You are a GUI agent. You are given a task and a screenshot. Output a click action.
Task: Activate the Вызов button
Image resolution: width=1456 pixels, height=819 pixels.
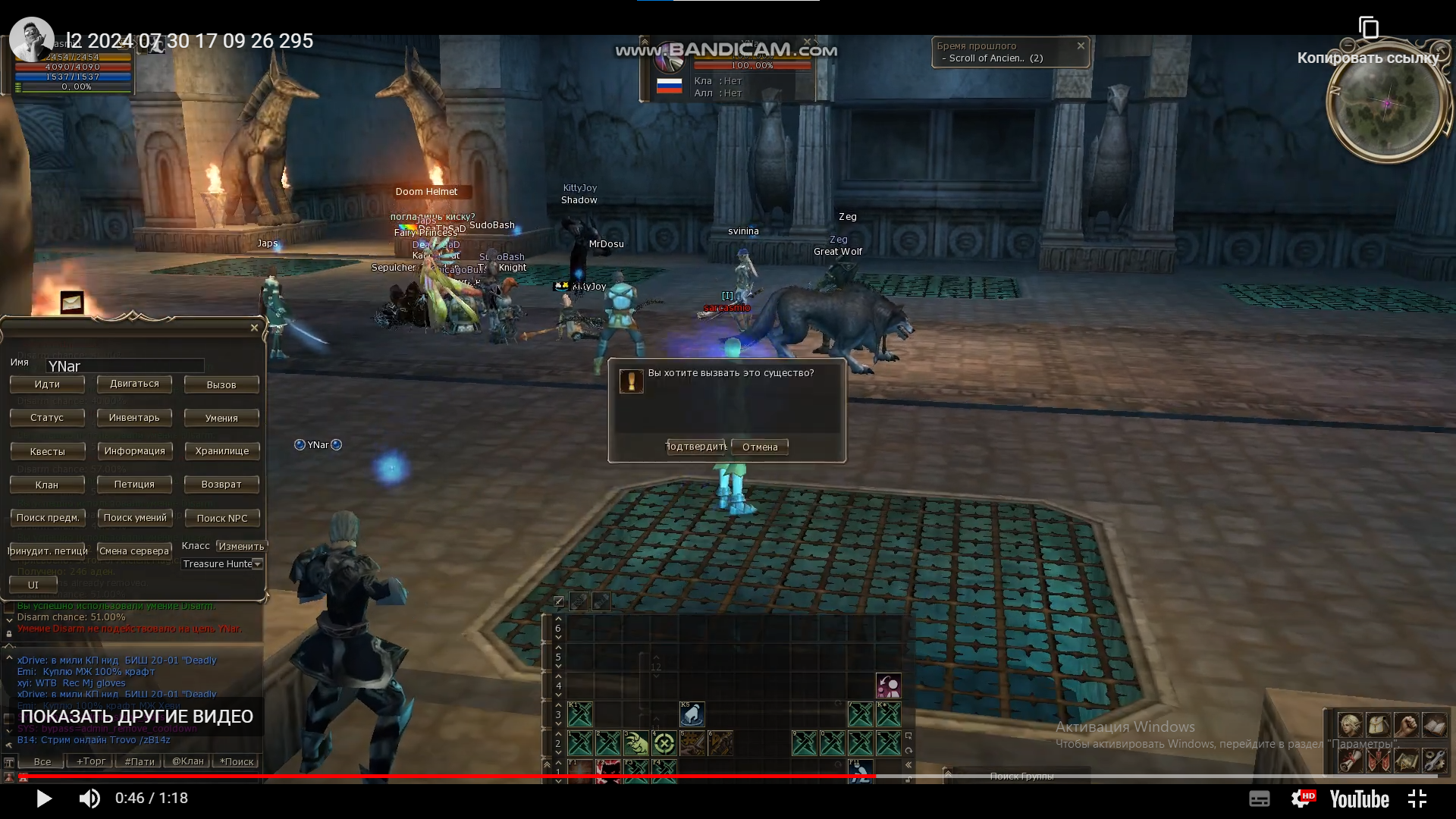tap(221, 384)
